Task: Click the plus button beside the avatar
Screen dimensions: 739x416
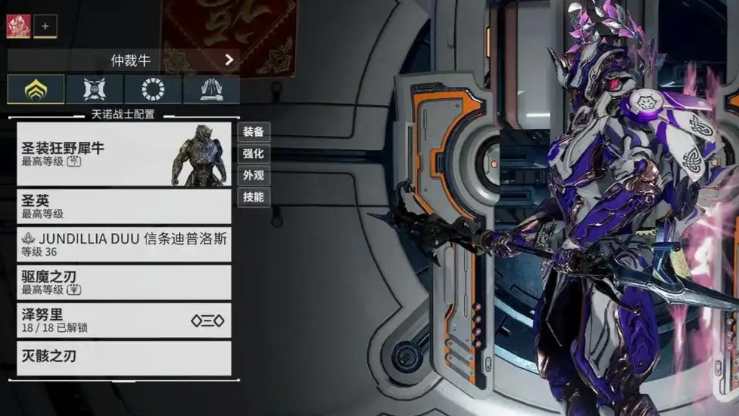Action: tap(46, 27)
